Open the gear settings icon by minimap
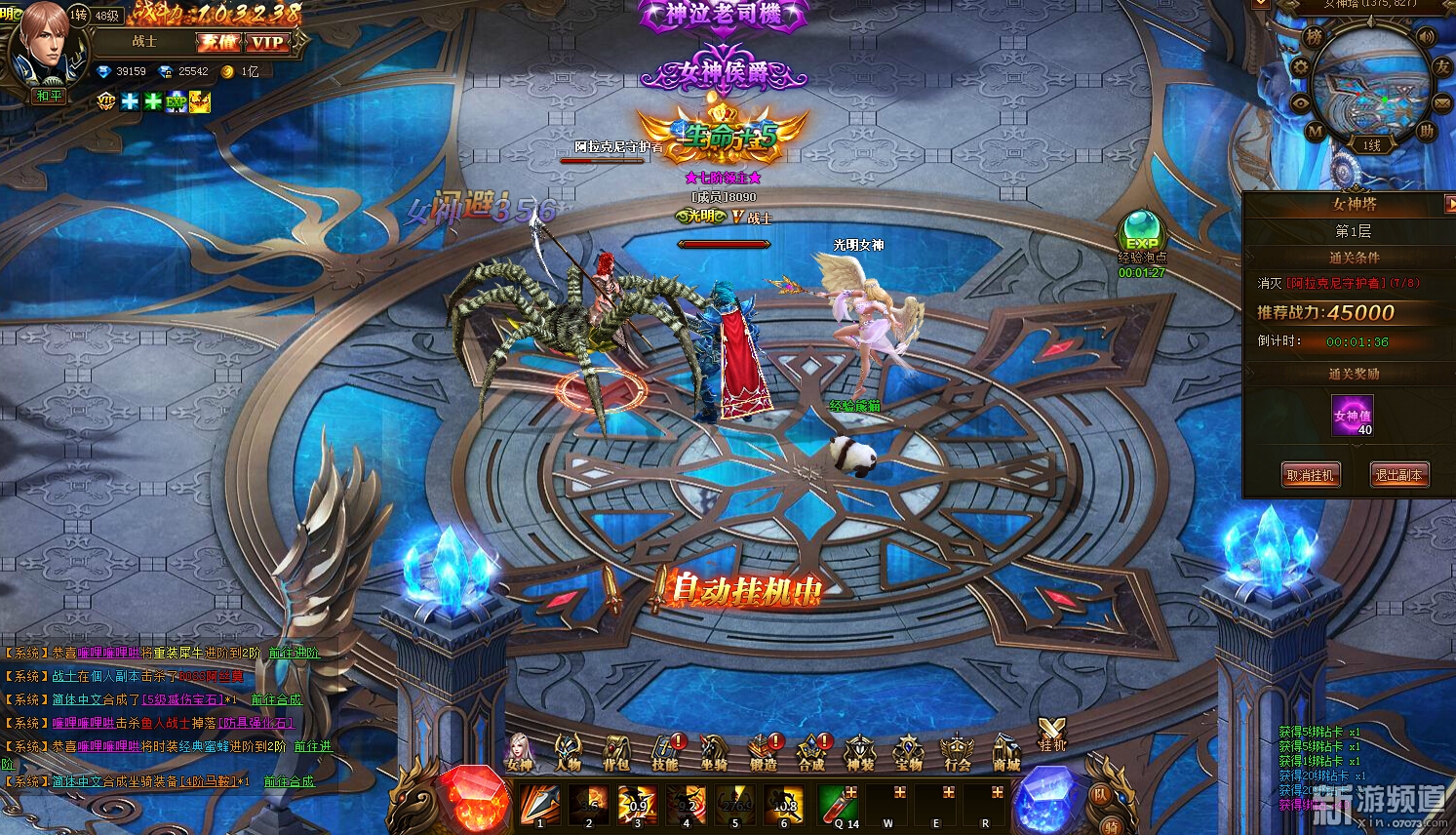 click(x=1299, y=67)
